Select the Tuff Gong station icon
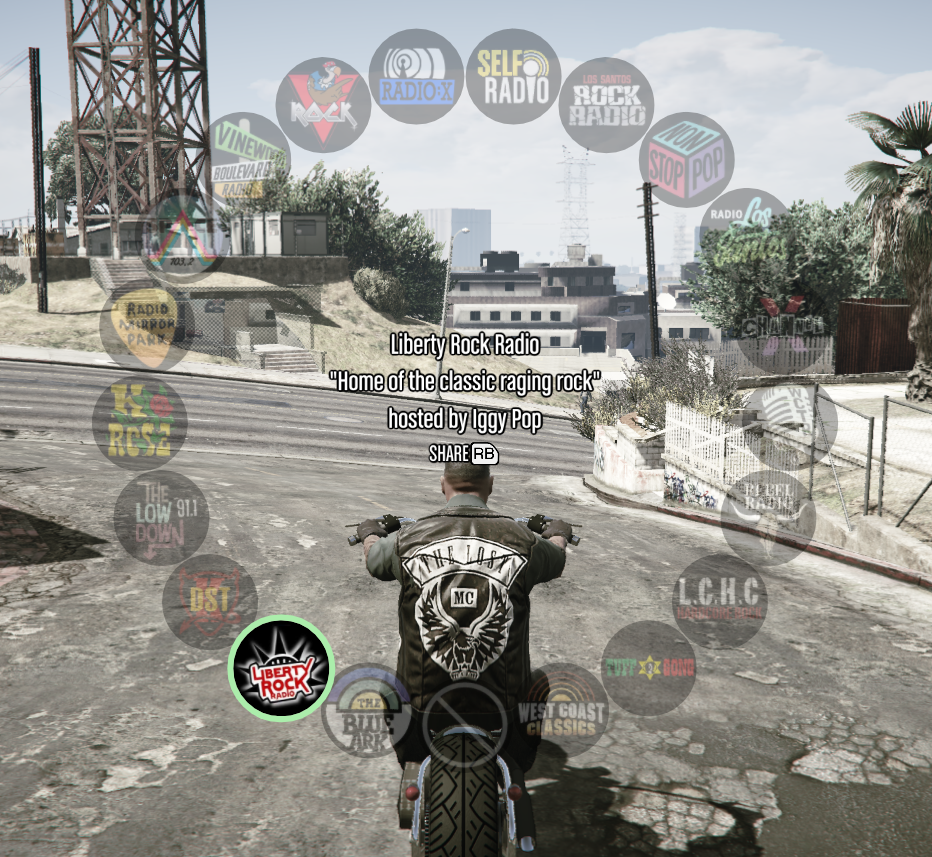This screenshot has width=932, height=857. coord(648,668)
